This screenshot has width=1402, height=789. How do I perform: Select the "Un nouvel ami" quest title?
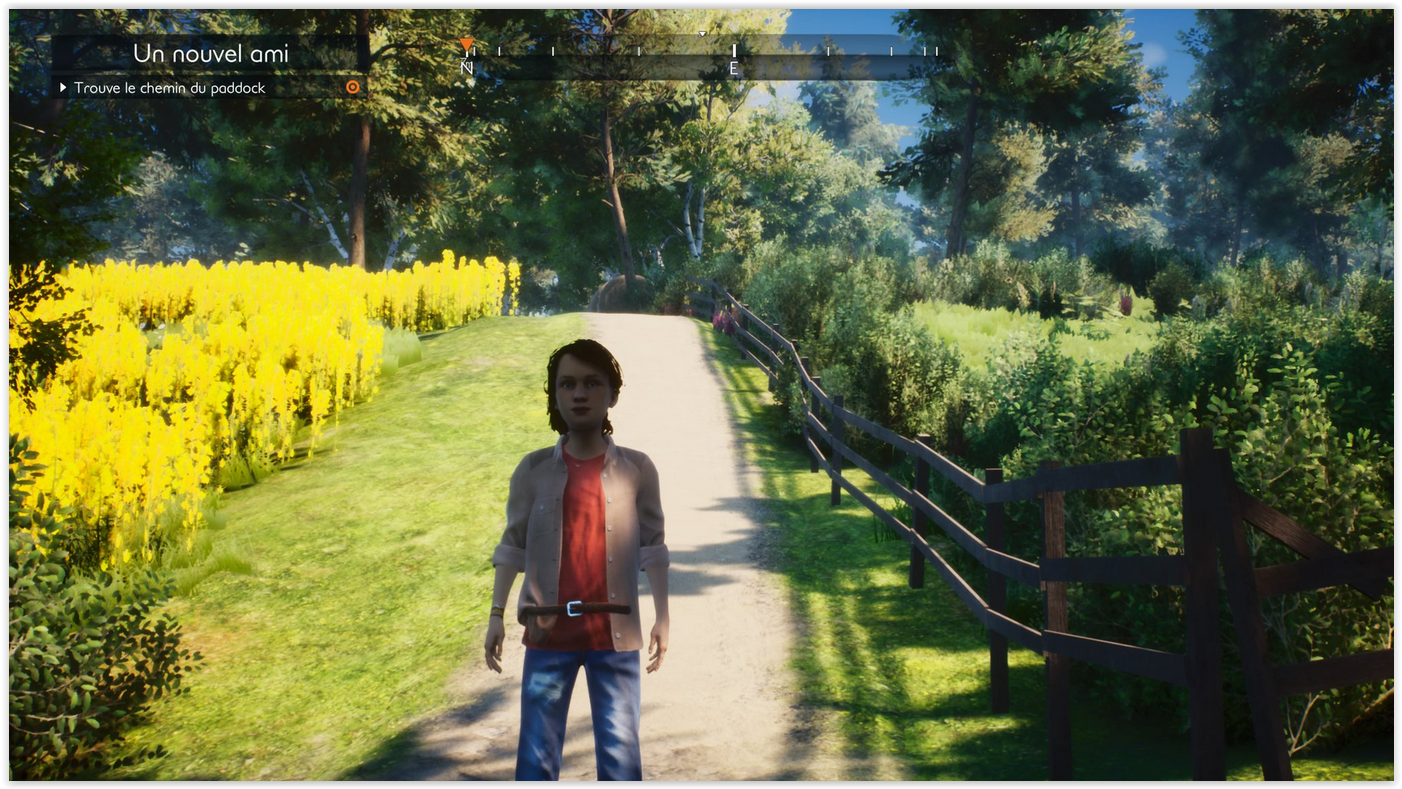tap(211, 54)
